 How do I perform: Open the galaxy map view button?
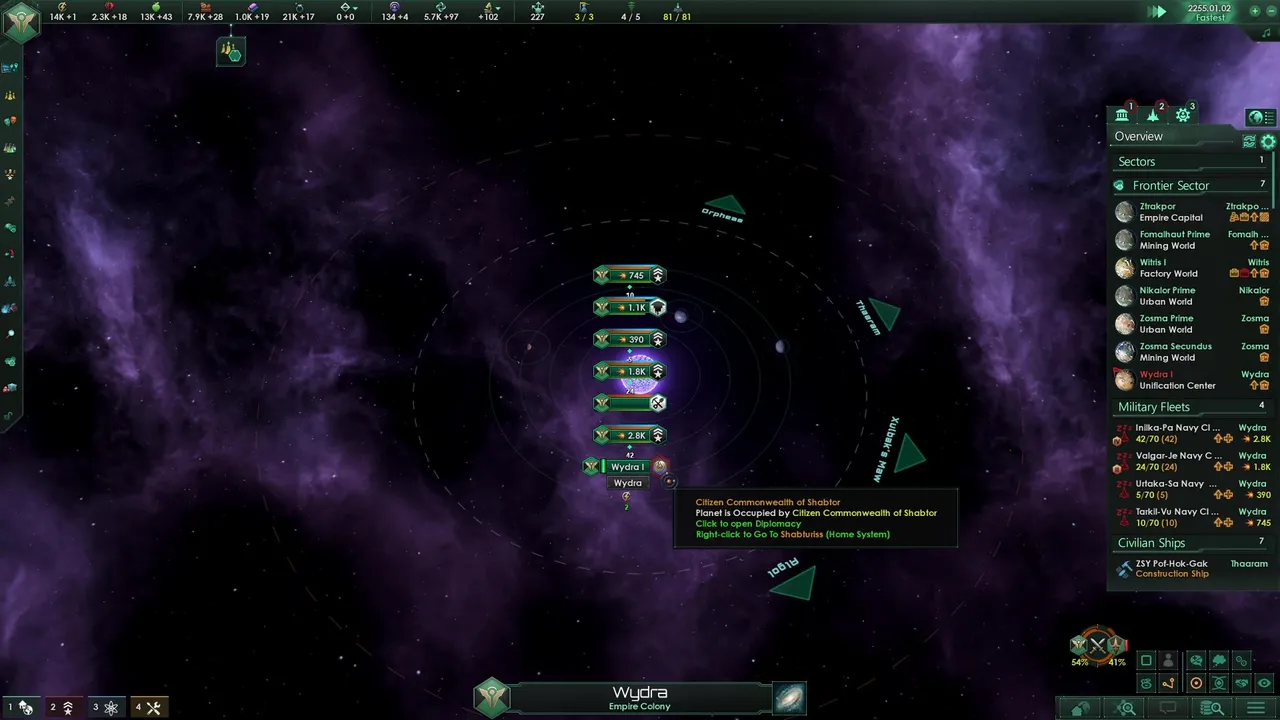coord(789,698)
